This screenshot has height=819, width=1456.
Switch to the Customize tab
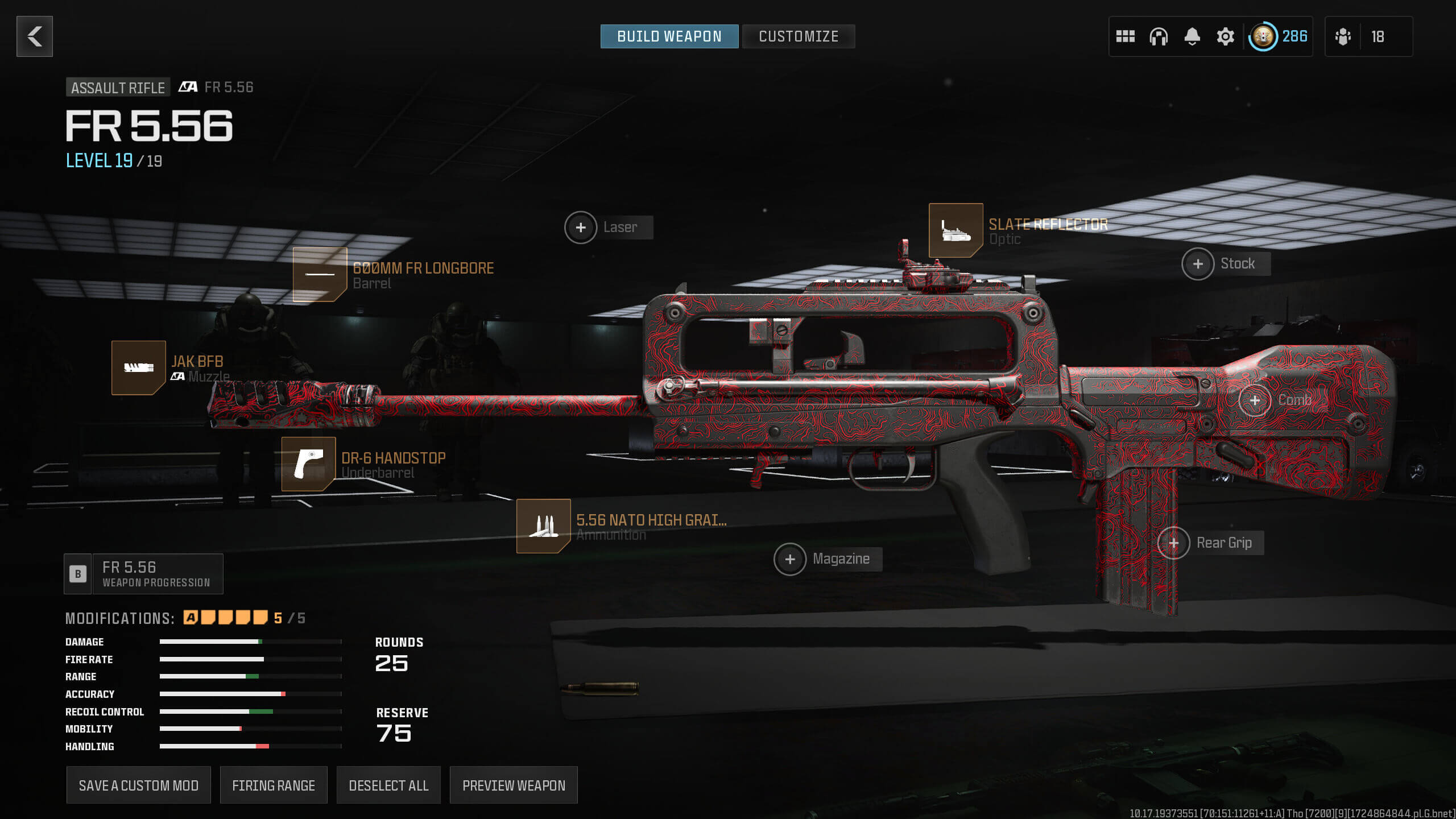pyautogui.click(x=798, y=36)
